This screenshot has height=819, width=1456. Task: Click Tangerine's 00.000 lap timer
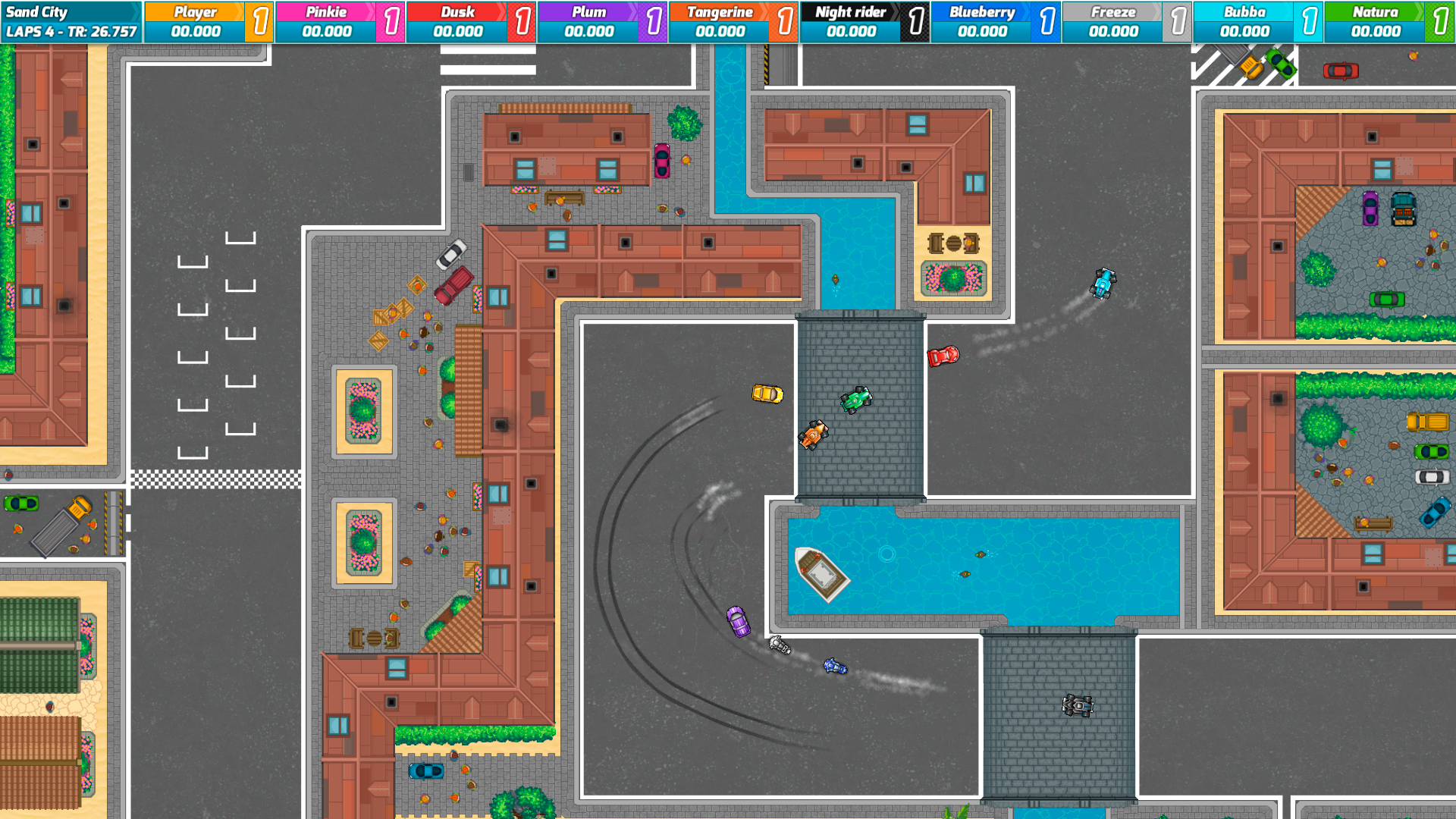tap(720, 33)
